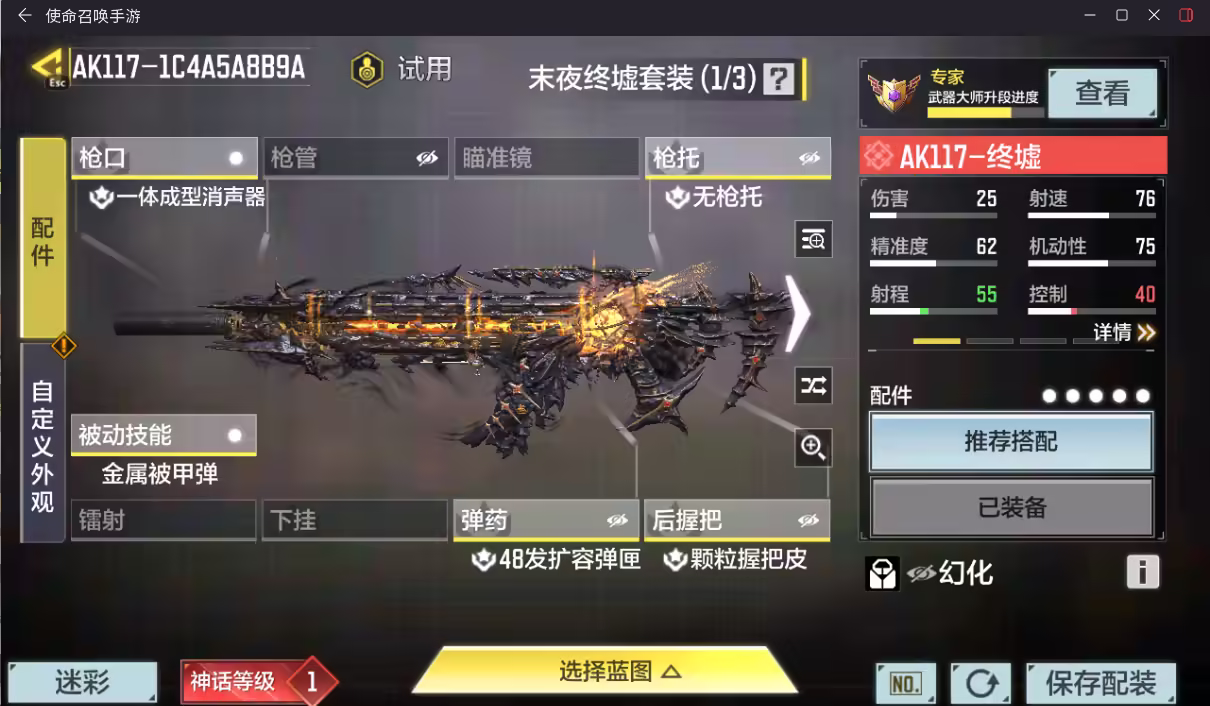The width and height of the screenshot is (1210, 706).
Task: Open the 下挂 underbarrel slot
Action: 355,520
